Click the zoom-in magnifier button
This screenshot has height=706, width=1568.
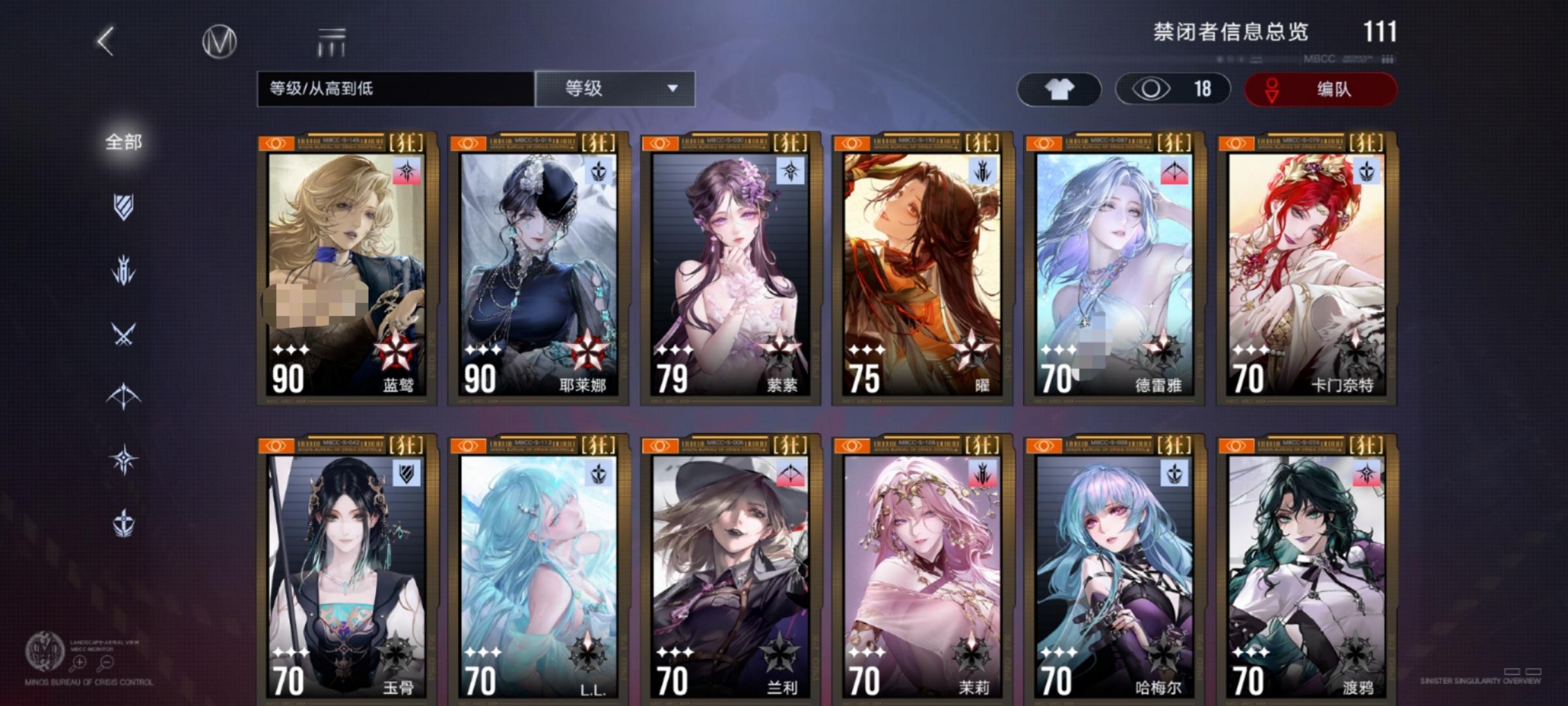pyautogui.click(x=80, y=662)
